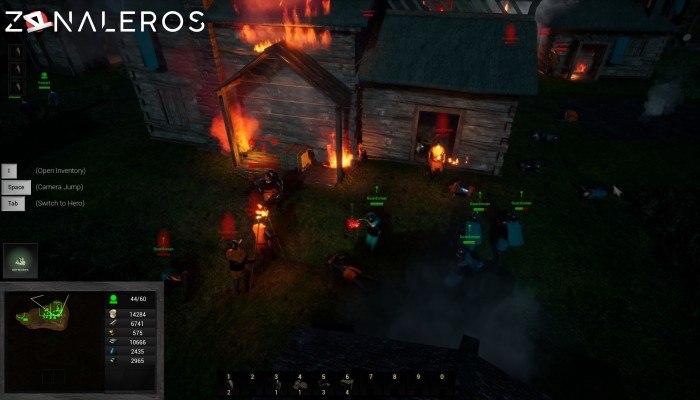Pick the item in hotbar slot 5

tap(323, 384)
